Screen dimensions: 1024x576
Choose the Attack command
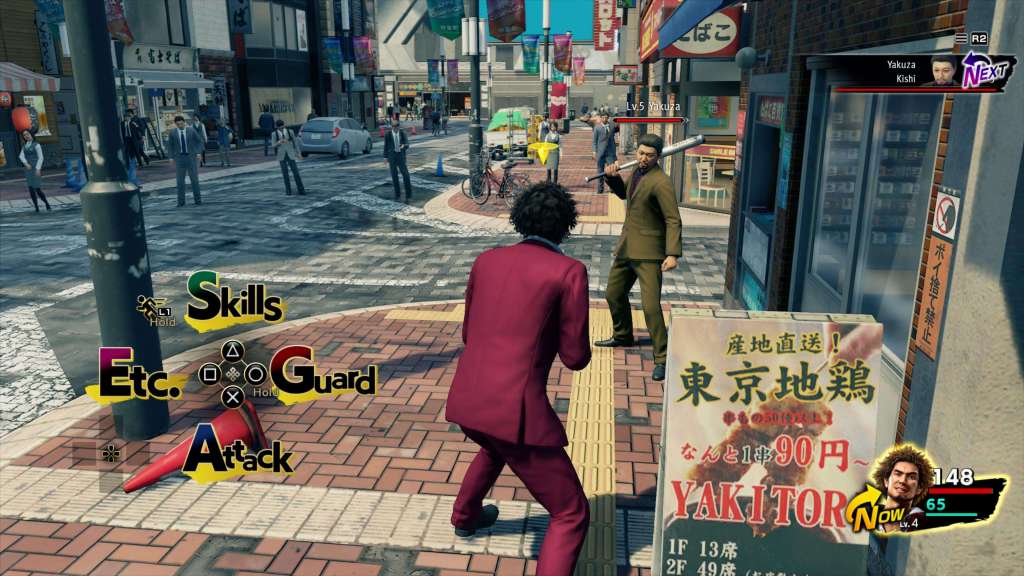238,453
